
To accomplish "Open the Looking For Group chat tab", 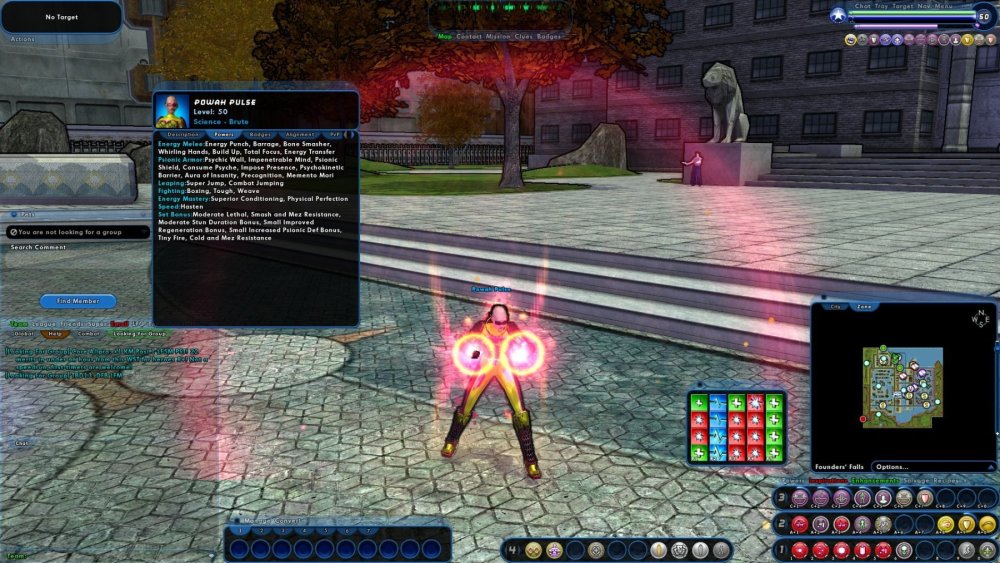I will point(139,333).
